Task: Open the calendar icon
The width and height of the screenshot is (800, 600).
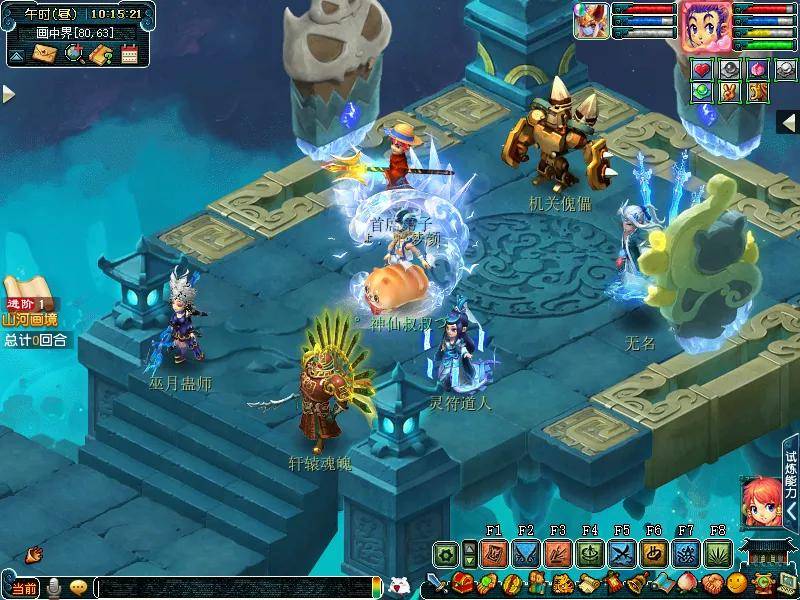Action: [129, 54]
